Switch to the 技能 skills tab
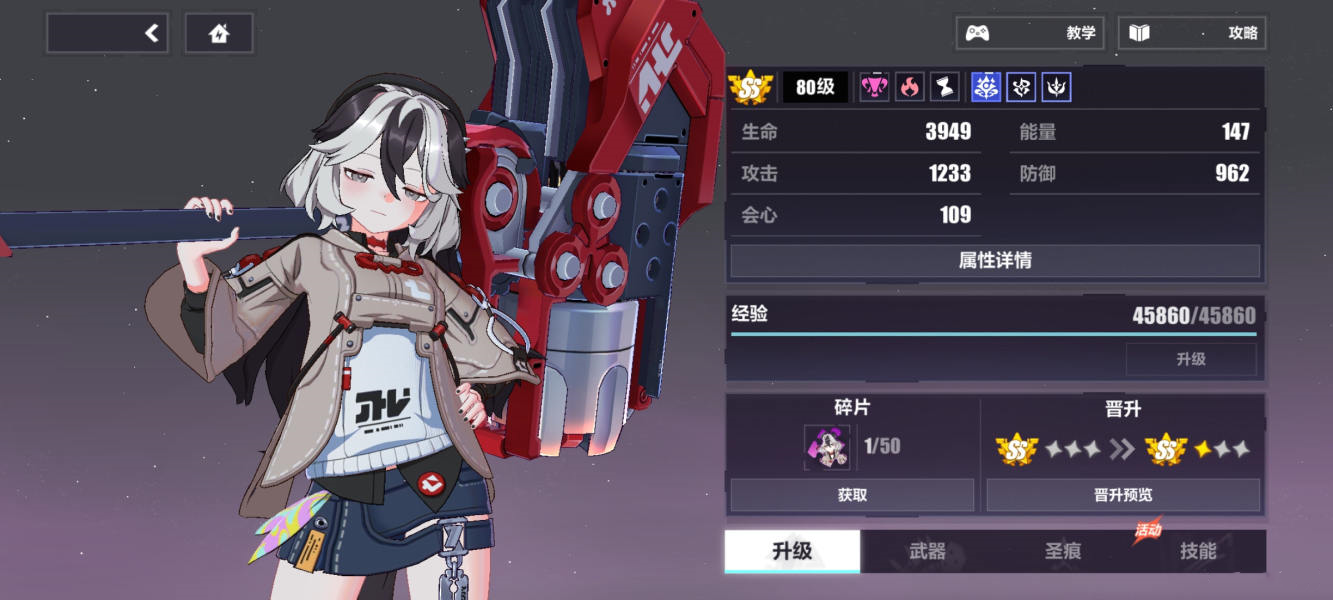1333x600 pixels. coord(1197,551)
